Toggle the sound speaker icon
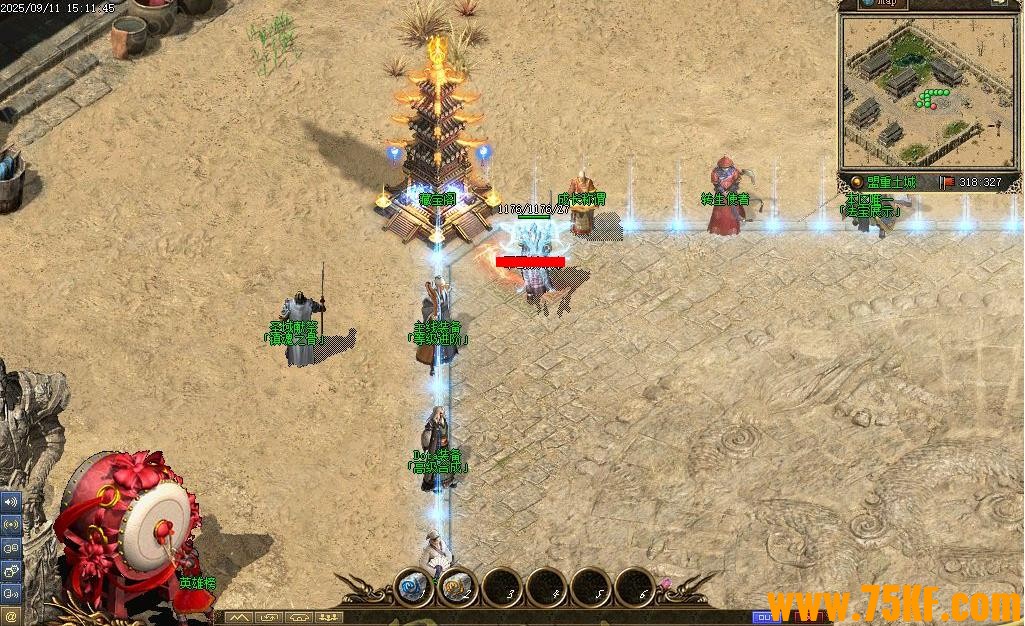 click(10, 501)
